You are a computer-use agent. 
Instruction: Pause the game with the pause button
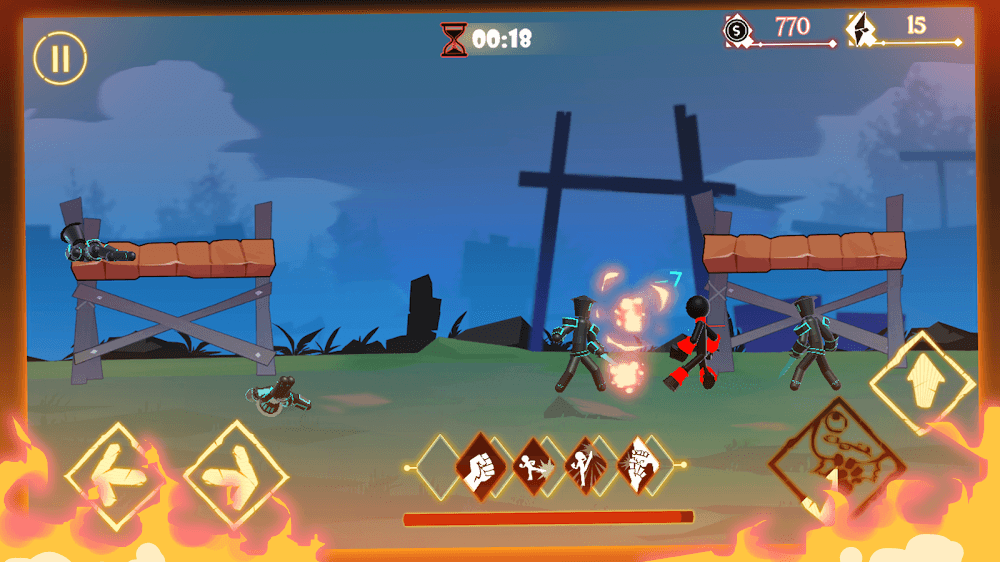[x=60, y=57]
